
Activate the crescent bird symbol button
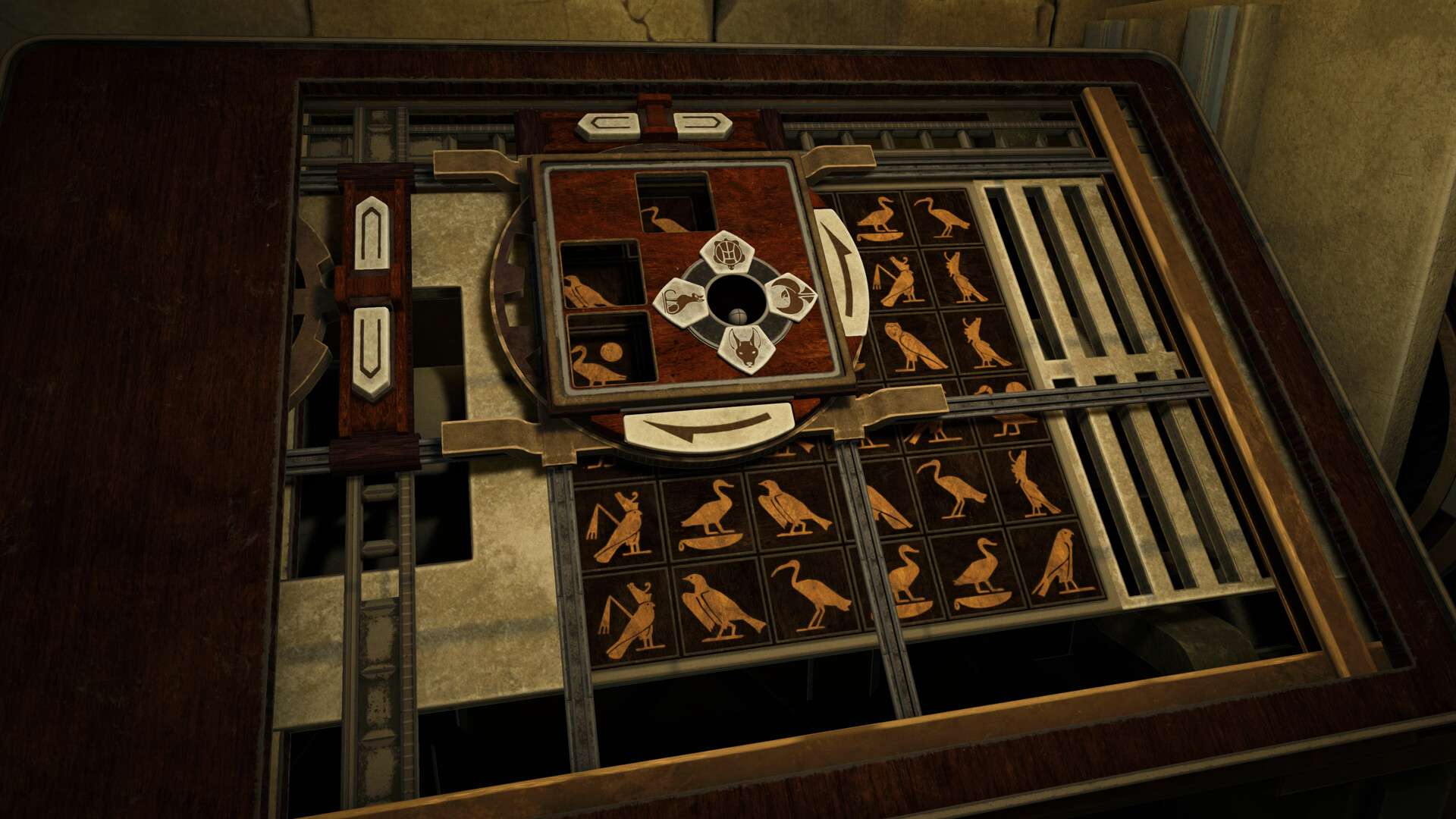pyautogui.click(x=790, y=297)
